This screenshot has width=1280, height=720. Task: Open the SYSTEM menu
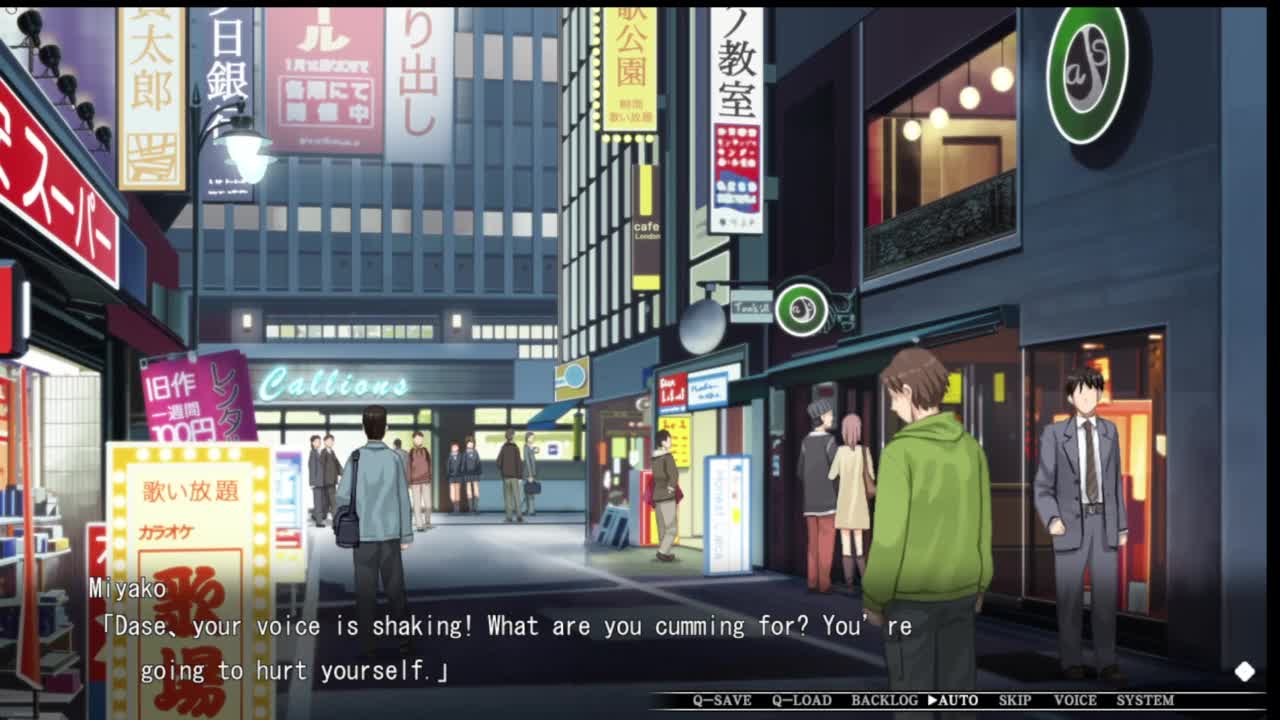pos(1145,700)
